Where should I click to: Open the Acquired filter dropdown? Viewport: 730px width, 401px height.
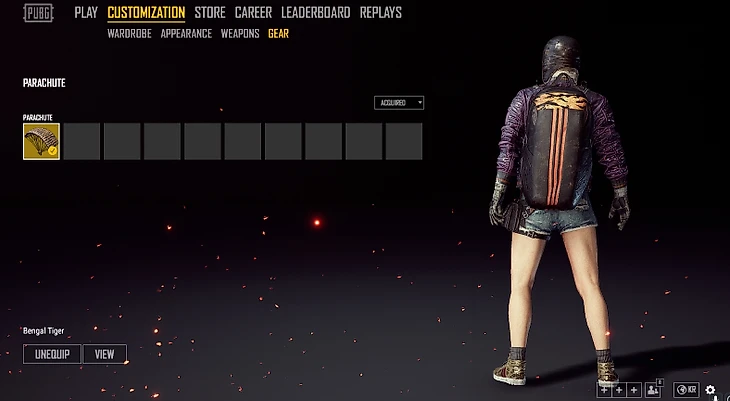coord(399,102)
